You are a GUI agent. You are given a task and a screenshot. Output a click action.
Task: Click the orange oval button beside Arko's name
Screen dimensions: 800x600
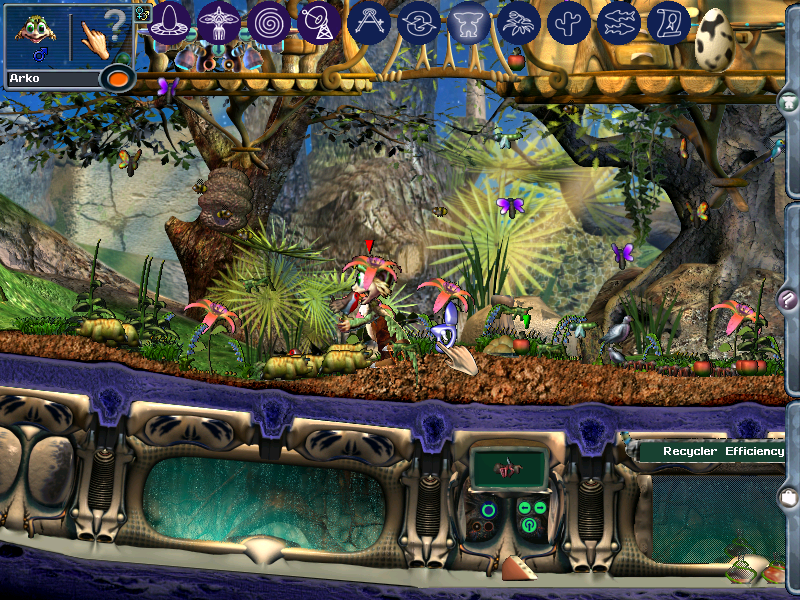[118, 78]
